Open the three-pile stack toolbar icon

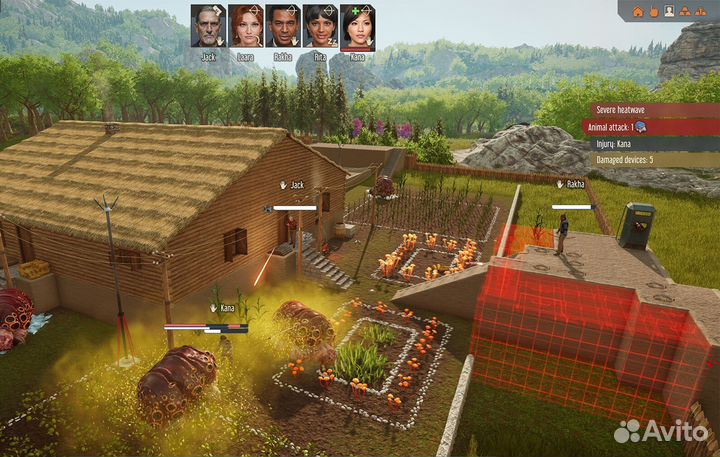coord(685,12)
